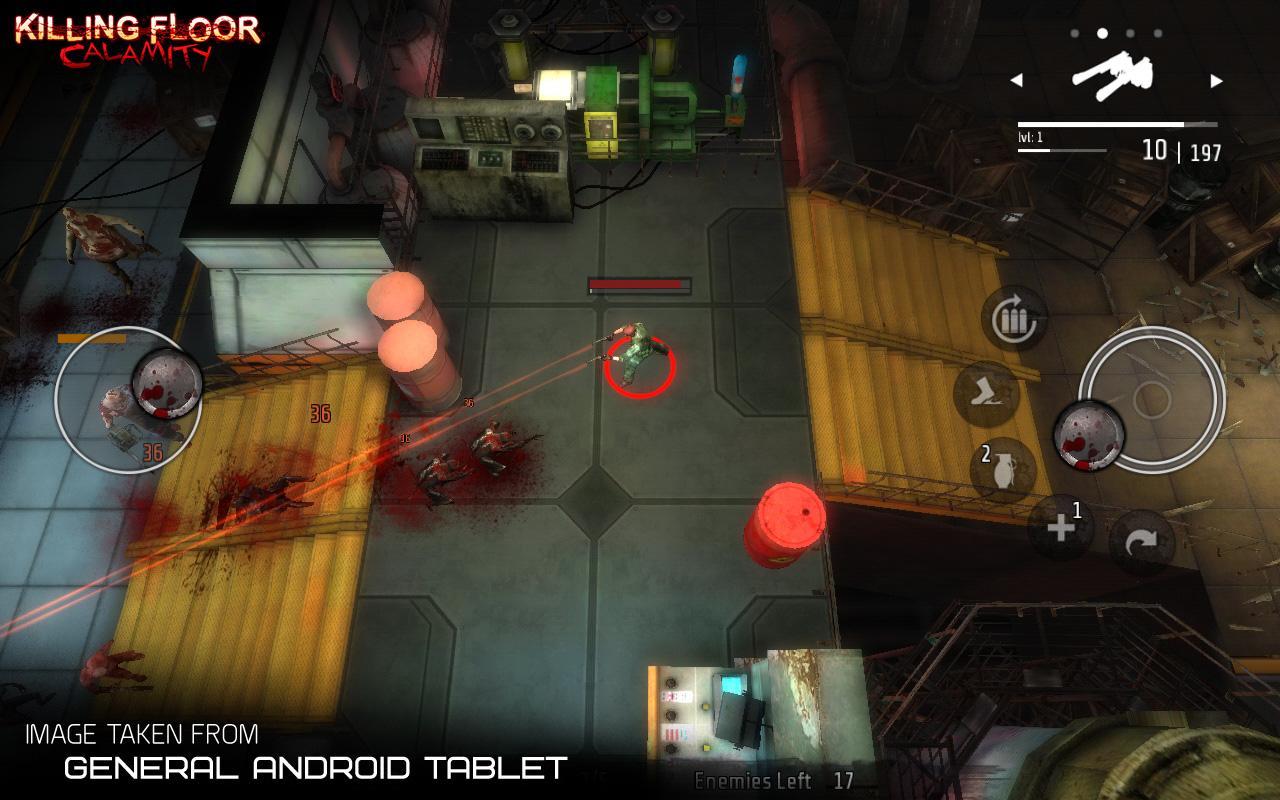Target the red explosive barrel

click(x=789, y=523)
